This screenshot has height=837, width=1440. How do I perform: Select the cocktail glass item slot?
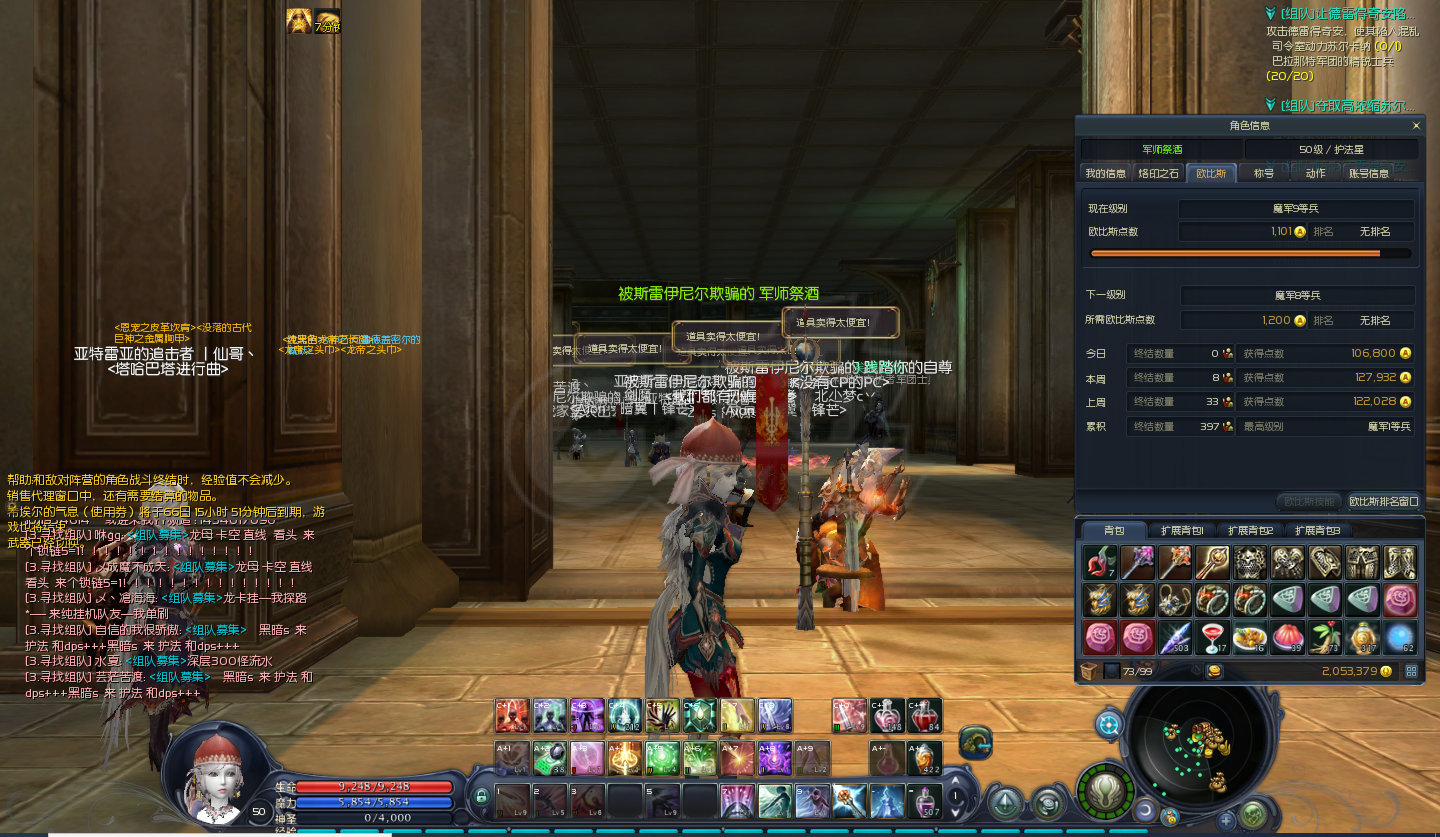tap(1212, 637)
